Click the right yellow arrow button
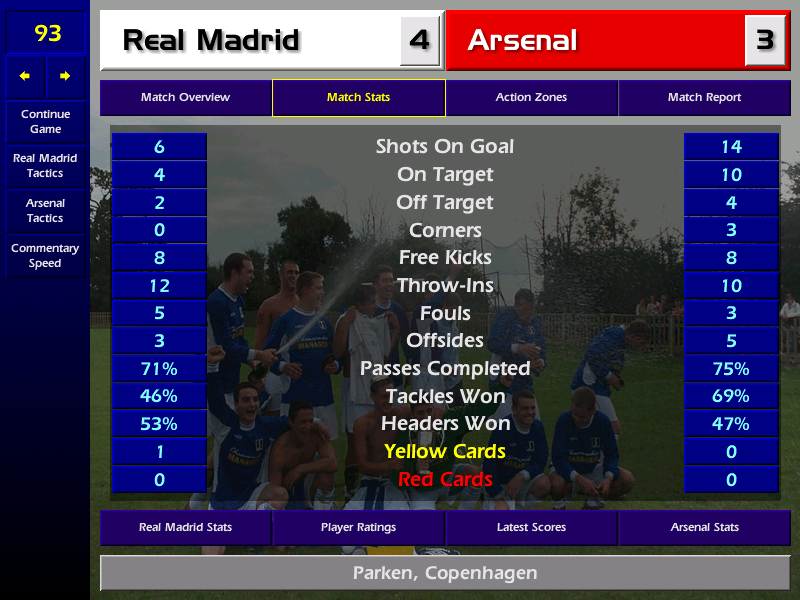The height and width of the screenshot is (600, 800). [66, 76]
